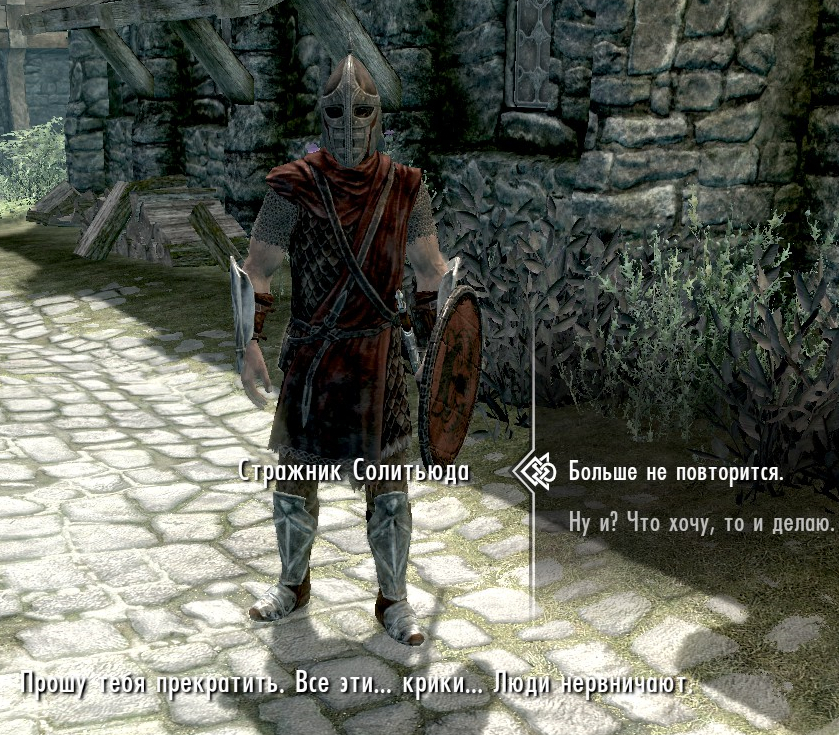Select reply "Ну и? Что хочу, то и делаю."
This screenshot has width=839, height=735.
click(x=700, y=522)
